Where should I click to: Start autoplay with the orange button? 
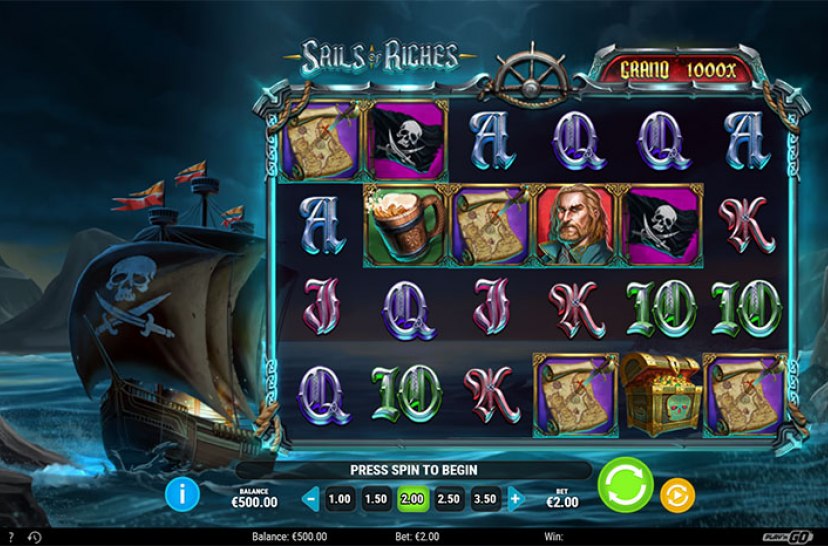pyautogui.click(x=678, y=494)
